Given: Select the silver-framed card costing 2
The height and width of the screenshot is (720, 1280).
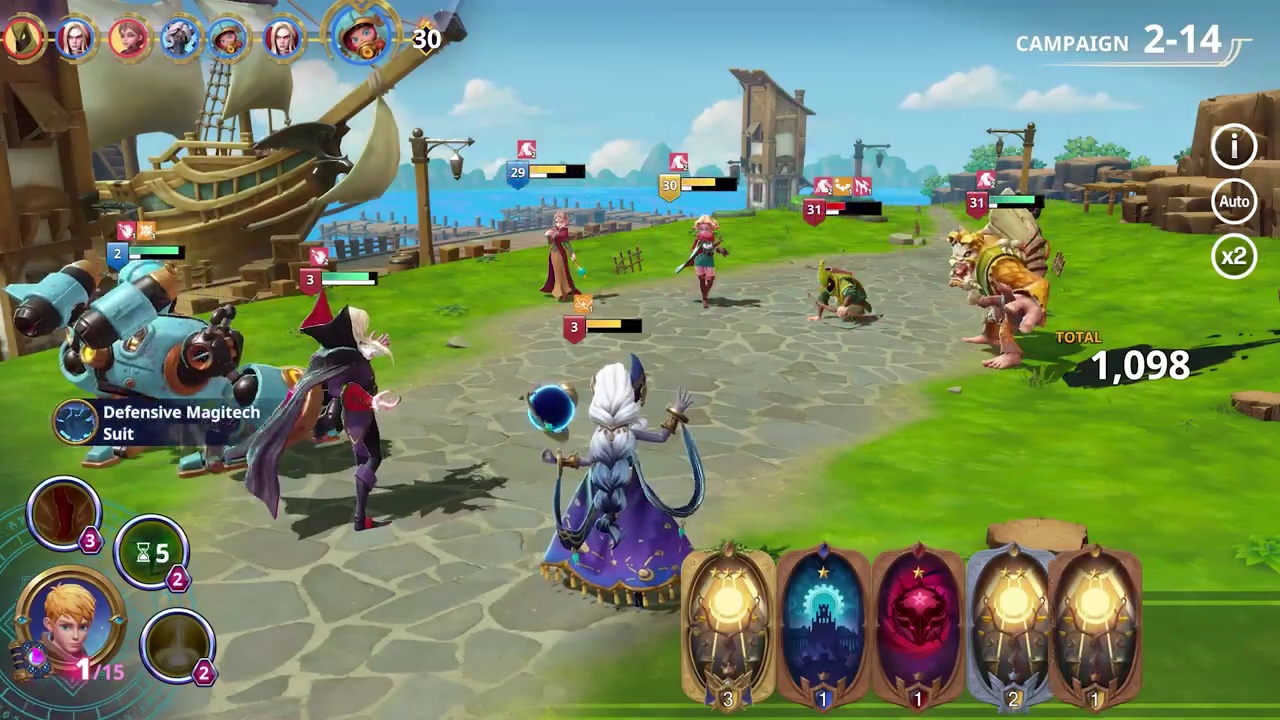Looking at the screenshot, I should tap(1013, 625).
